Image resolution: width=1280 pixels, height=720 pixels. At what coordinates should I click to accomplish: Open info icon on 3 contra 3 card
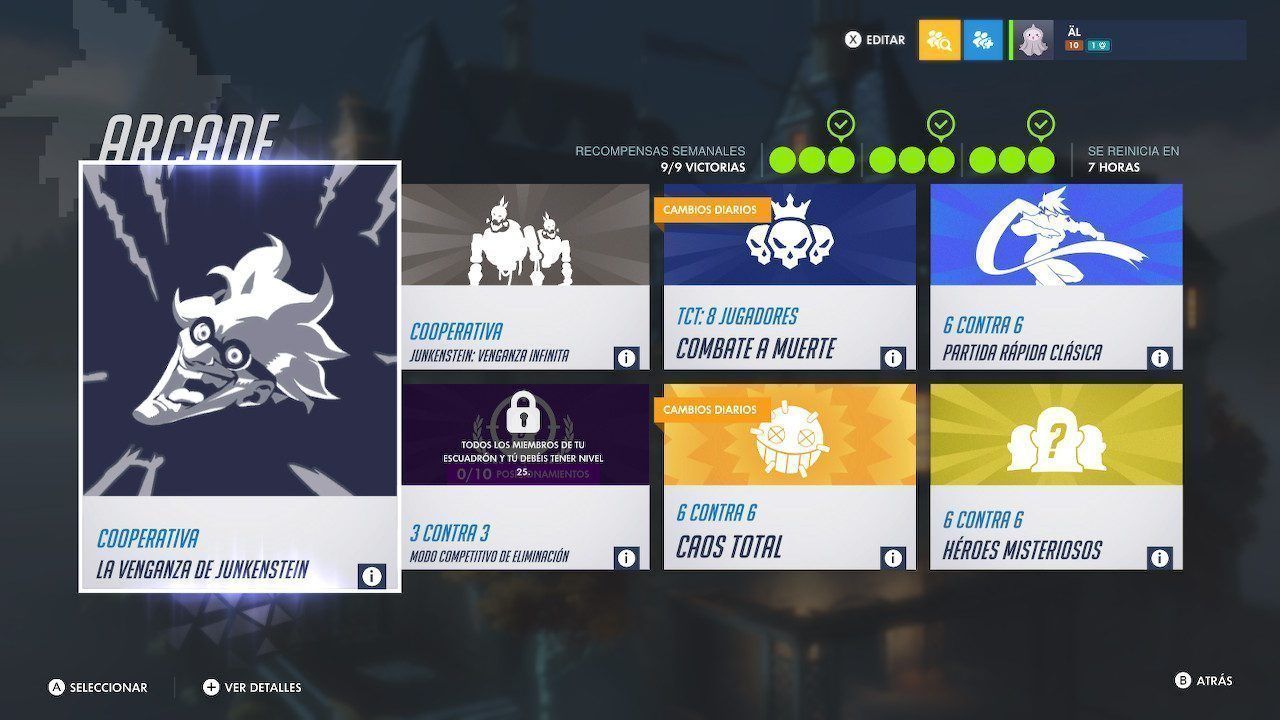pyautogui.click(x=627, y=557)
